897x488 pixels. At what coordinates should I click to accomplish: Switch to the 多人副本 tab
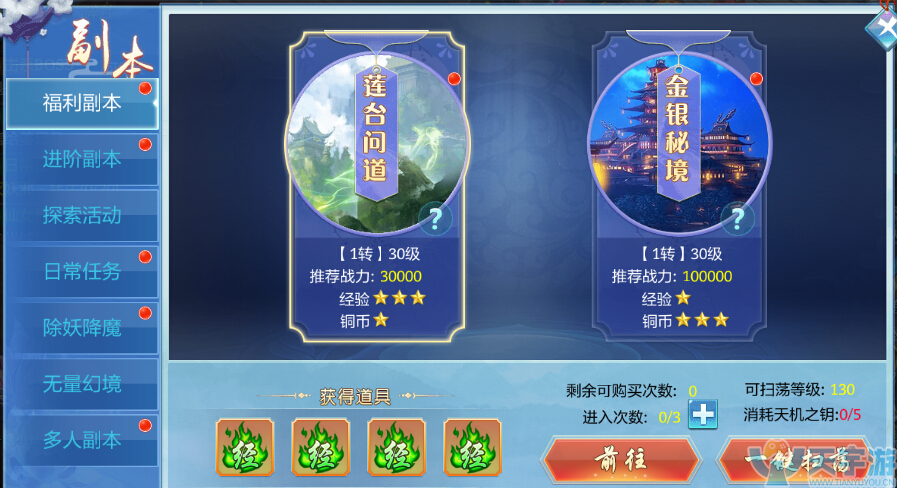tap(82, 439)
